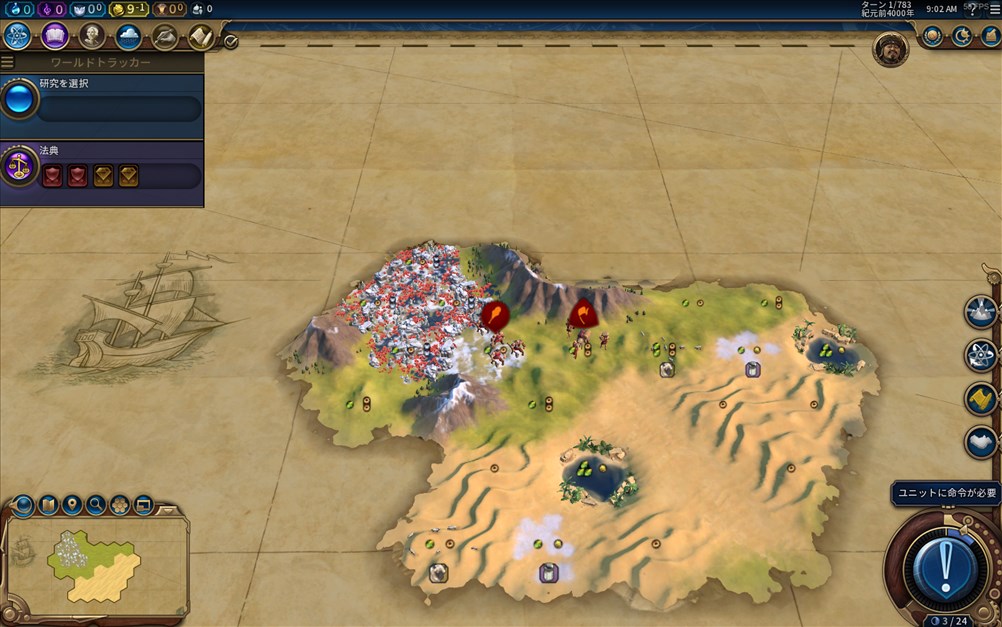Viewport: 1002px width, 627px height.
Task: Open the scroll icon in top bar
Action: (201, 37)
